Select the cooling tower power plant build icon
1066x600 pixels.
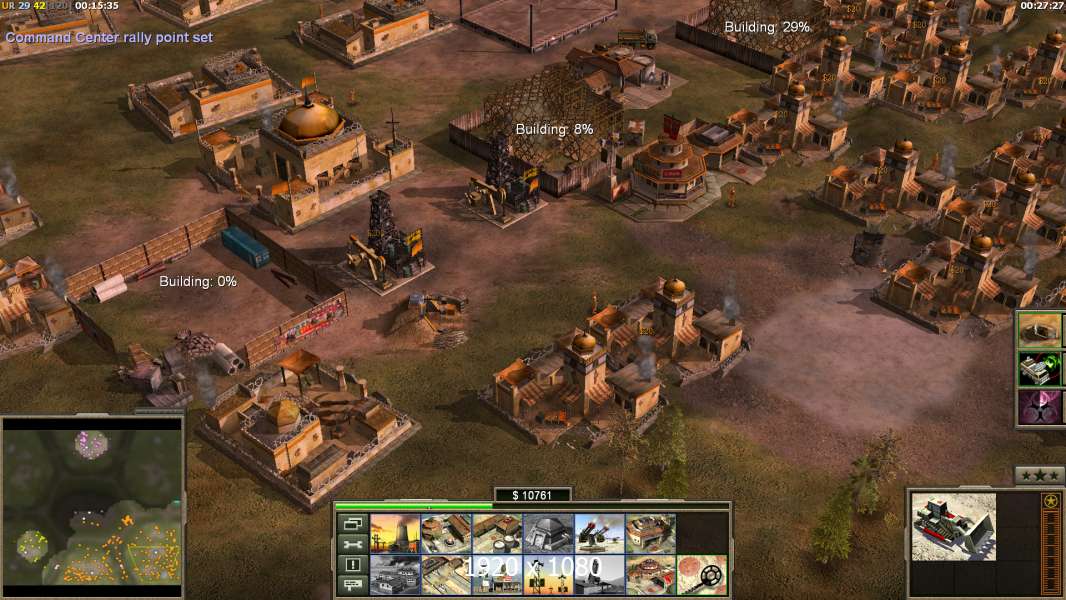(395, 534)
